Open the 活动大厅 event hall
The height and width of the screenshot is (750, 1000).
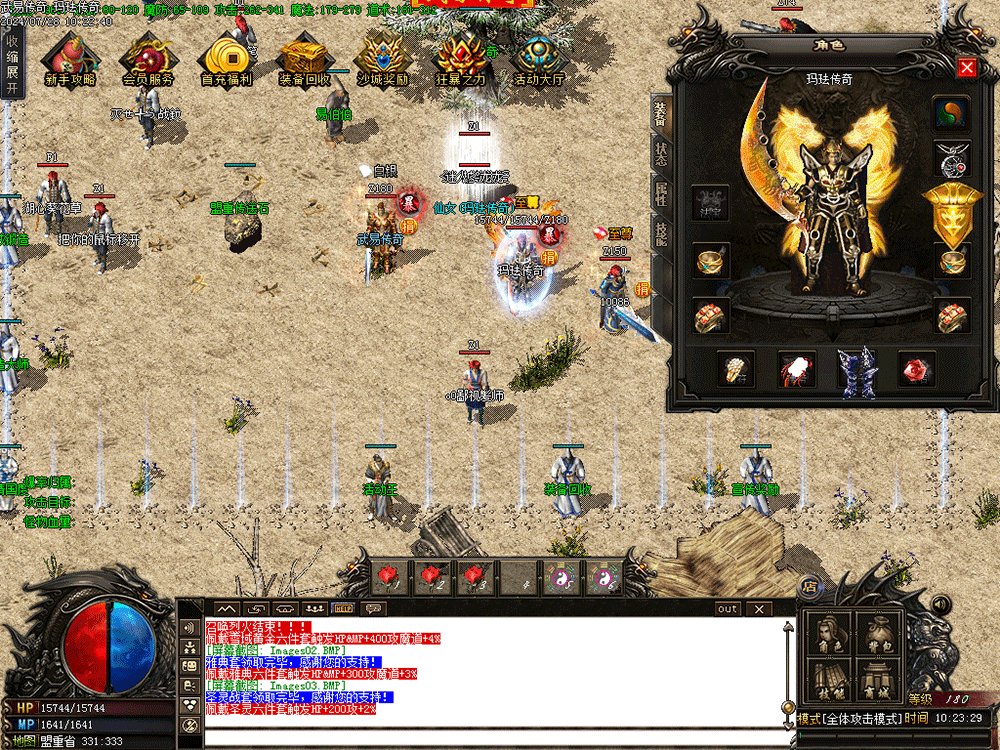tap(539, 60)
